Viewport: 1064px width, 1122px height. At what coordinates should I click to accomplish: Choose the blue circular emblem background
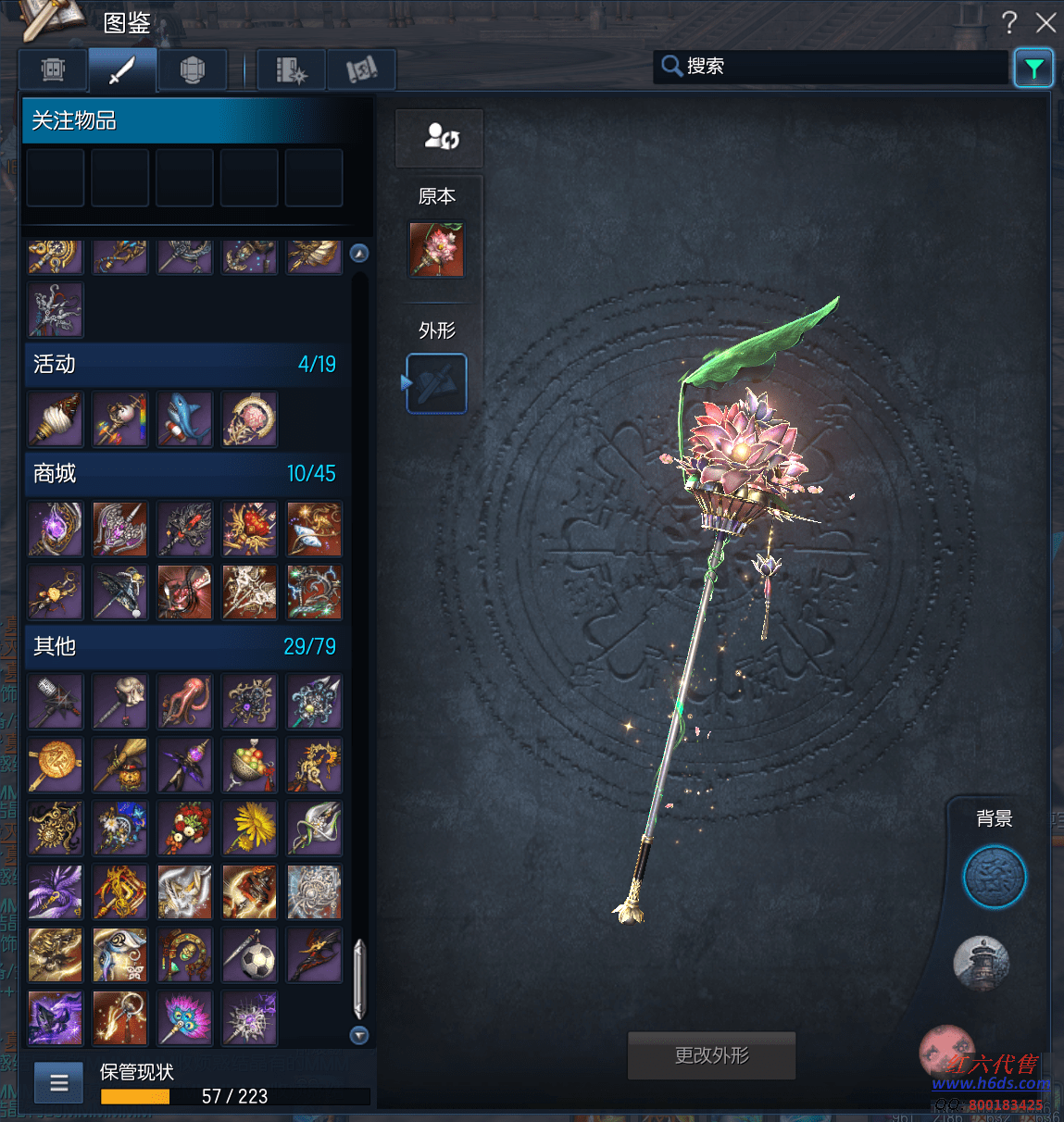pyautogui.click(x=995, y=877)
